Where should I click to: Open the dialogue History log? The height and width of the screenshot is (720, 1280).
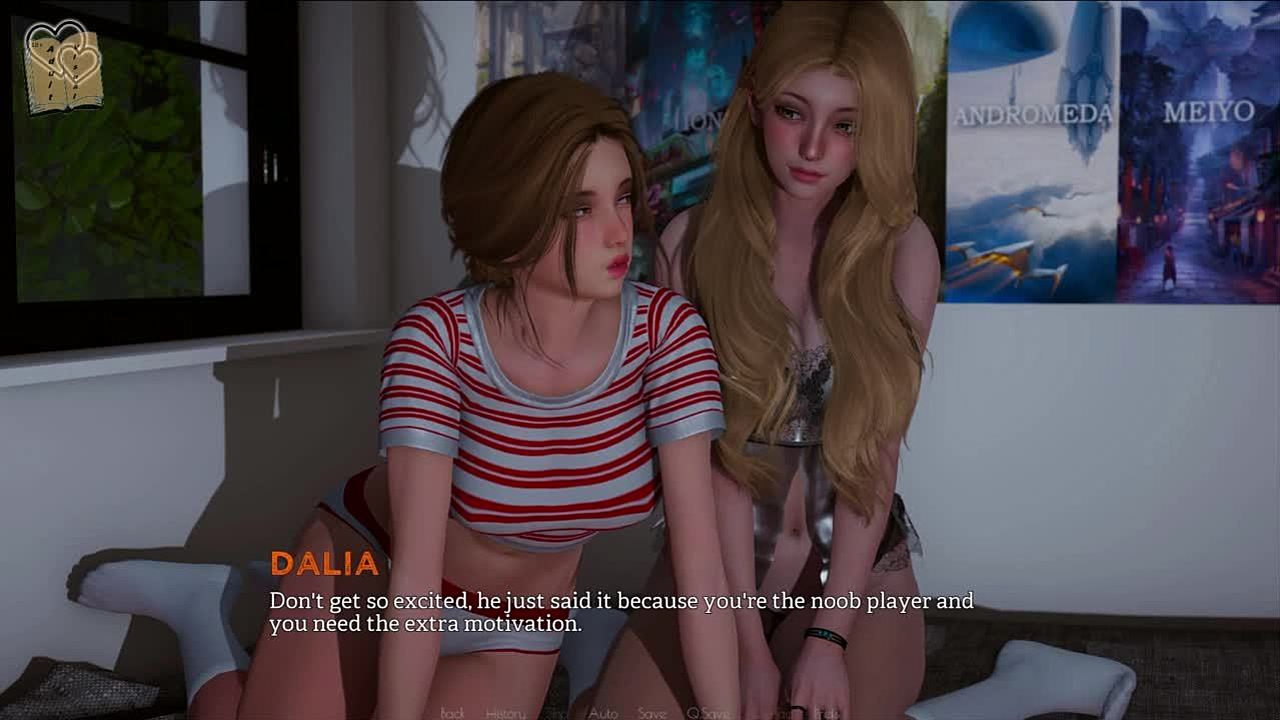click(x=505, y=713)
